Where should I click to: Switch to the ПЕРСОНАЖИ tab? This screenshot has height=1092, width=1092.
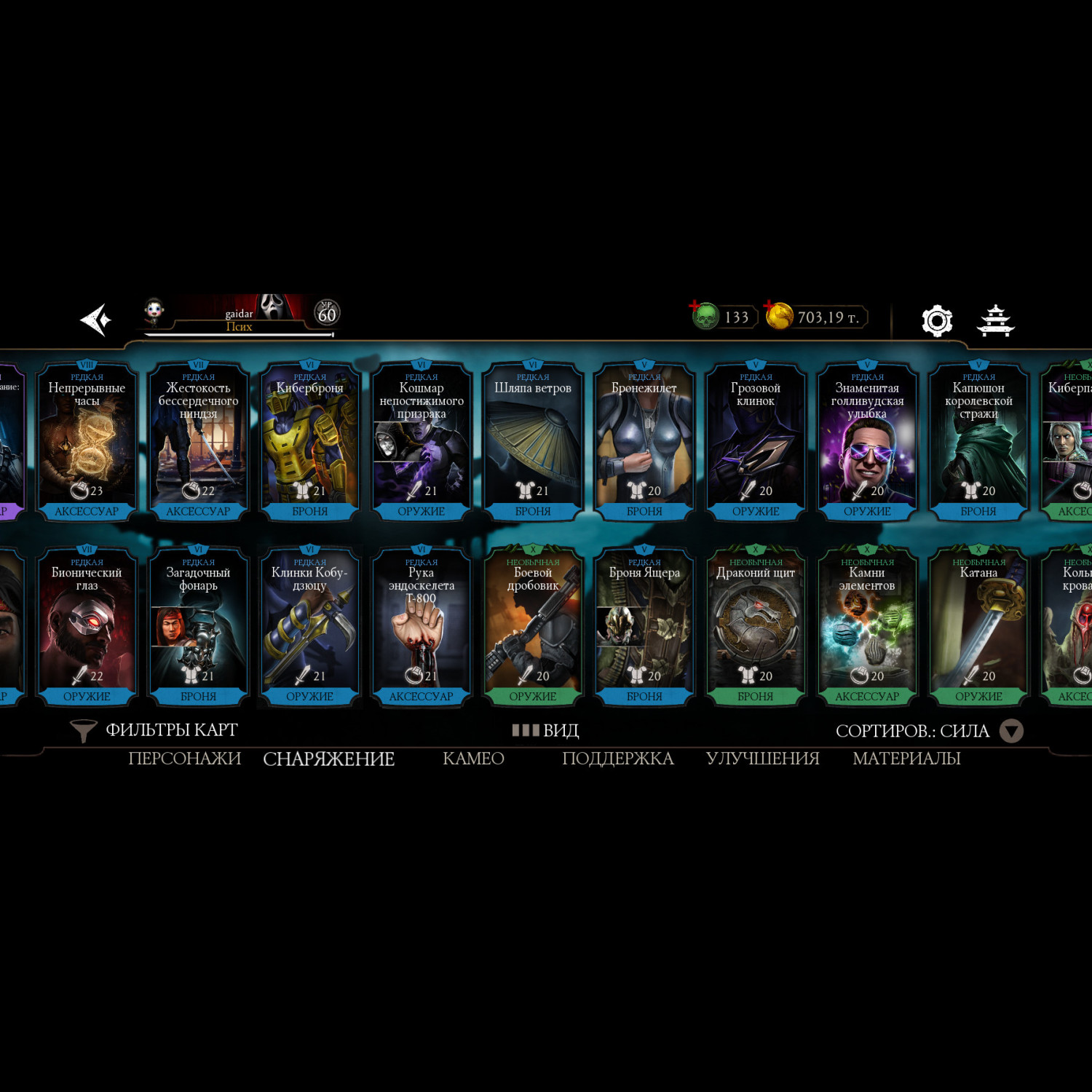(184, 759)
